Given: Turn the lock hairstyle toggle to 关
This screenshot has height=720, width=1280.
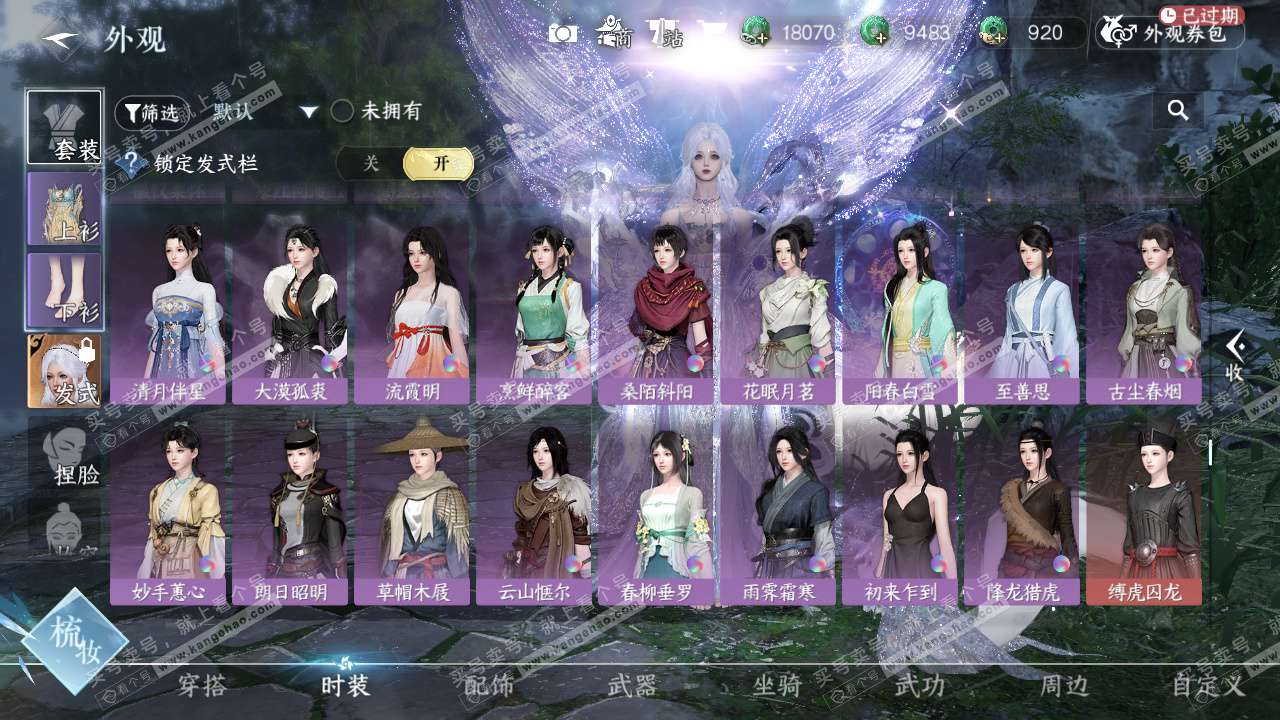Looking at the screenshot, I should (371, 164).
